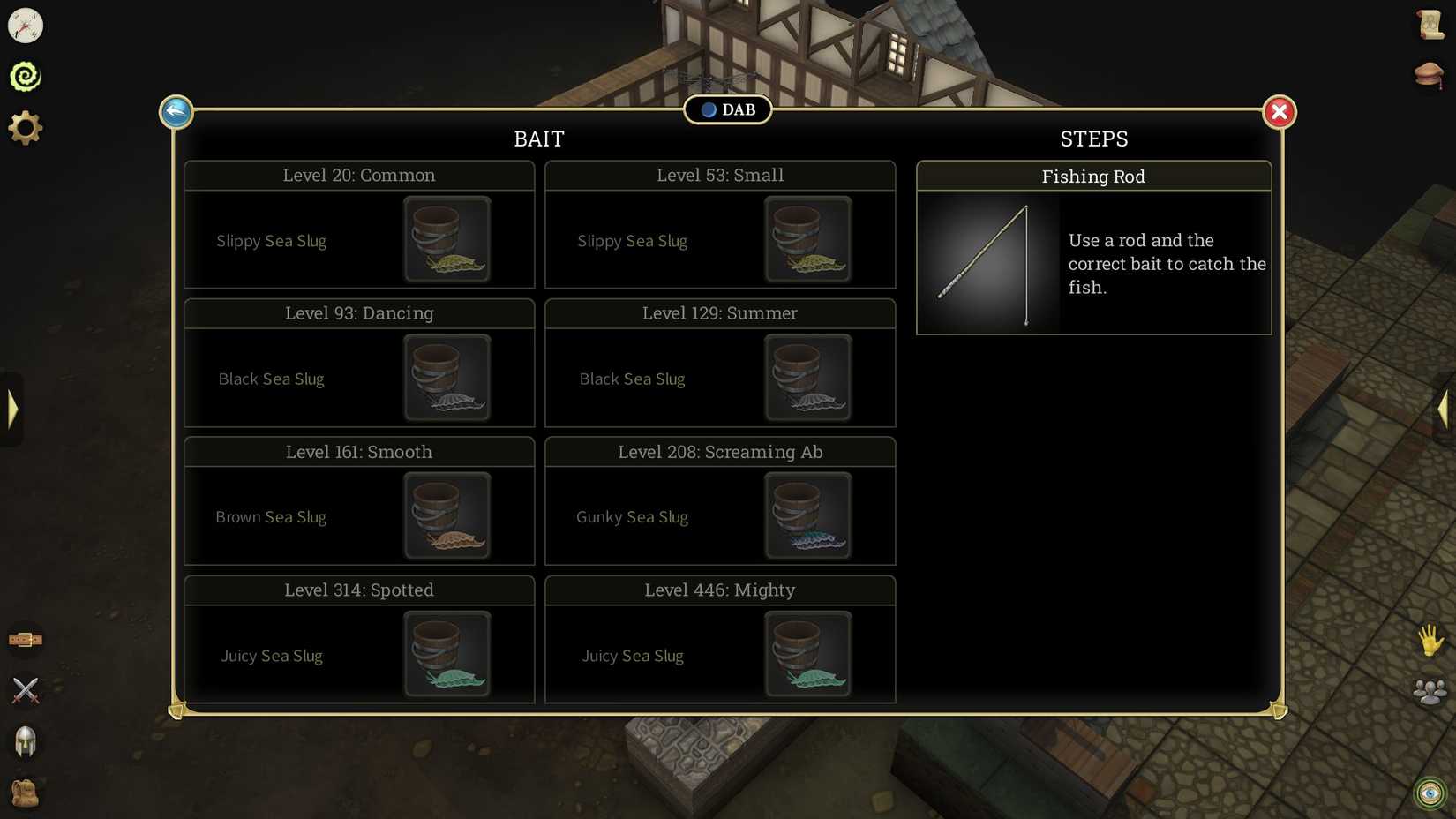Select the crossed swords combat icon

tap(26, 690)
